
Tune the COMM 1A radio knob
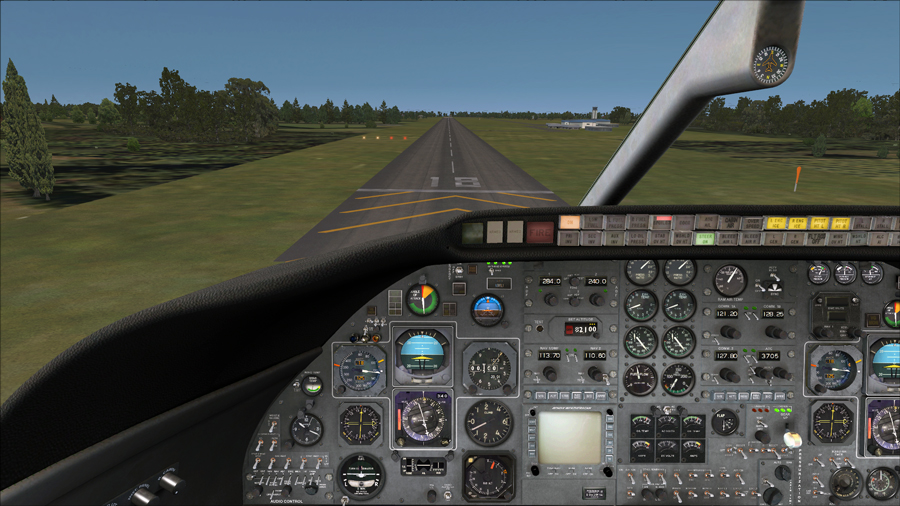click(x=730, y=331)
